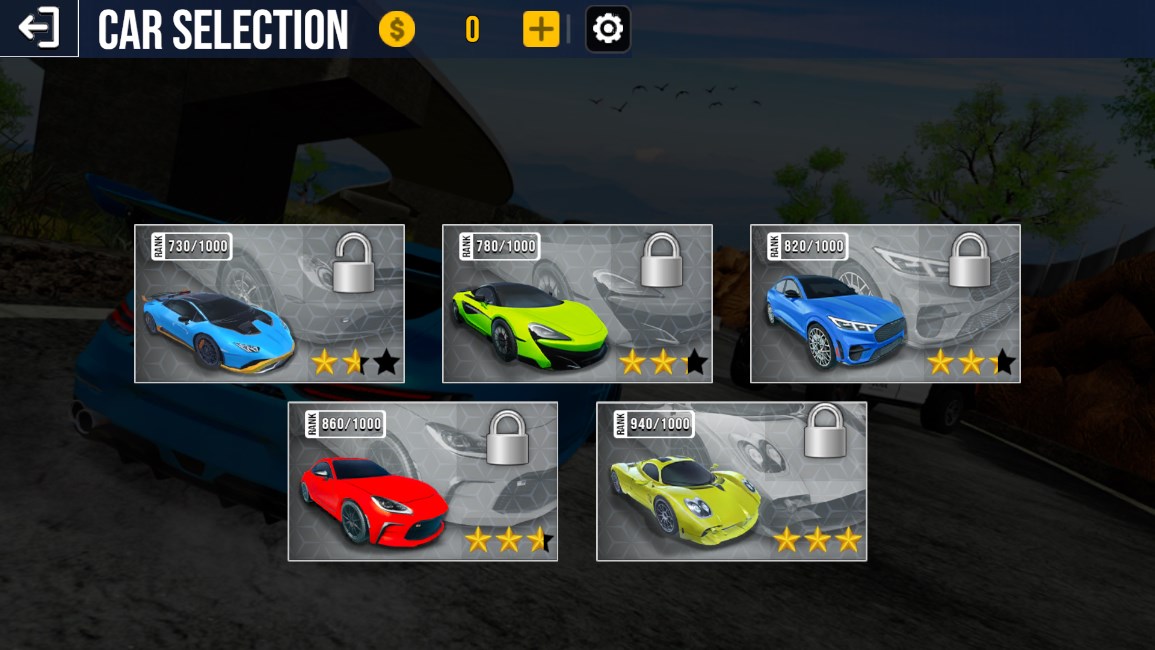Choose the locked green sports car card
Screen dimensions: 1155x650
(577, 303)
